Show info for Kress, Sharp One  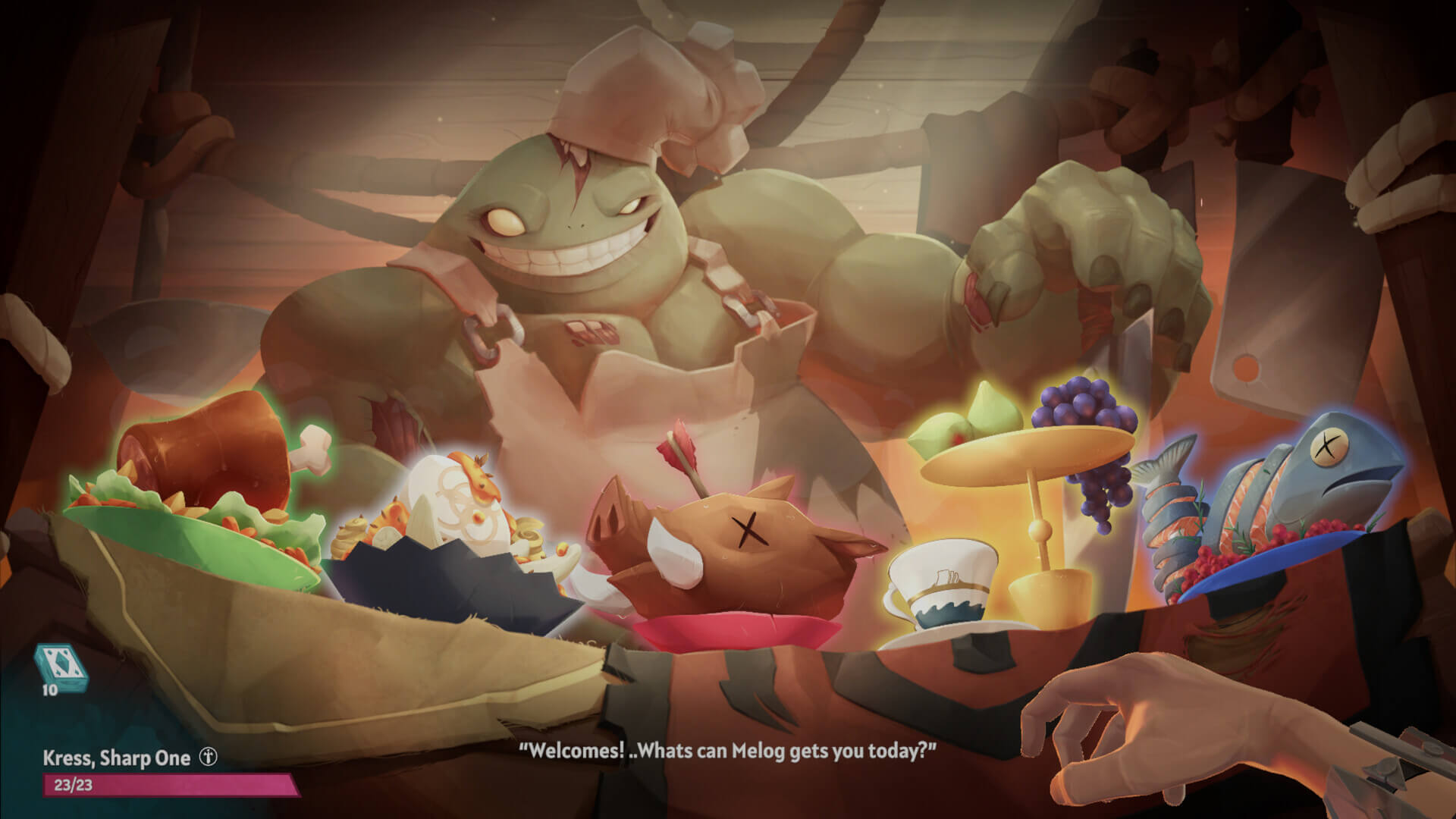coord(209,758)
